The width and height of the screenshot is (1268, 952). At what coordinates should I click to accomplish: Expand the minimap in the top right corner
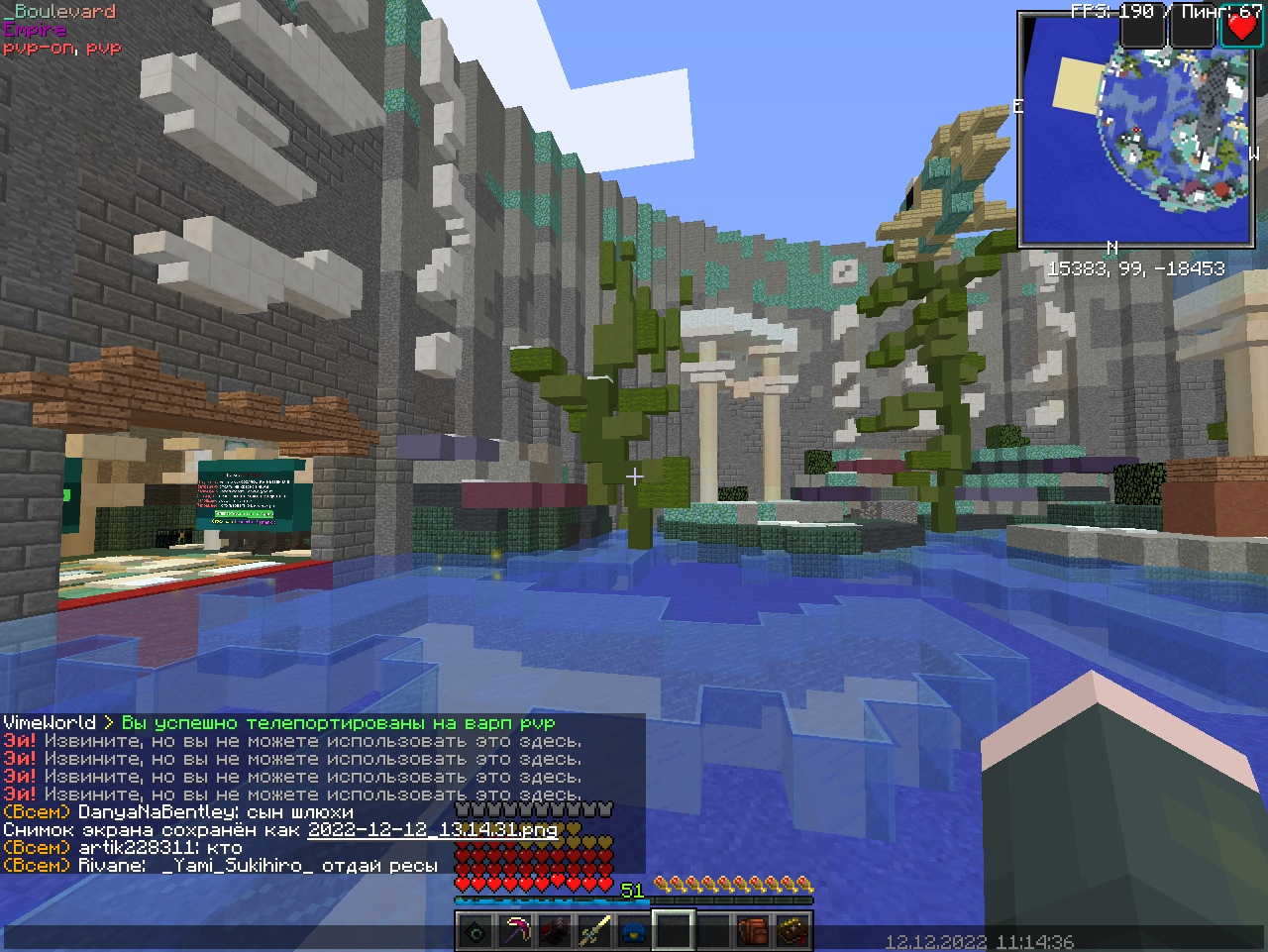tap(1137, 129)
